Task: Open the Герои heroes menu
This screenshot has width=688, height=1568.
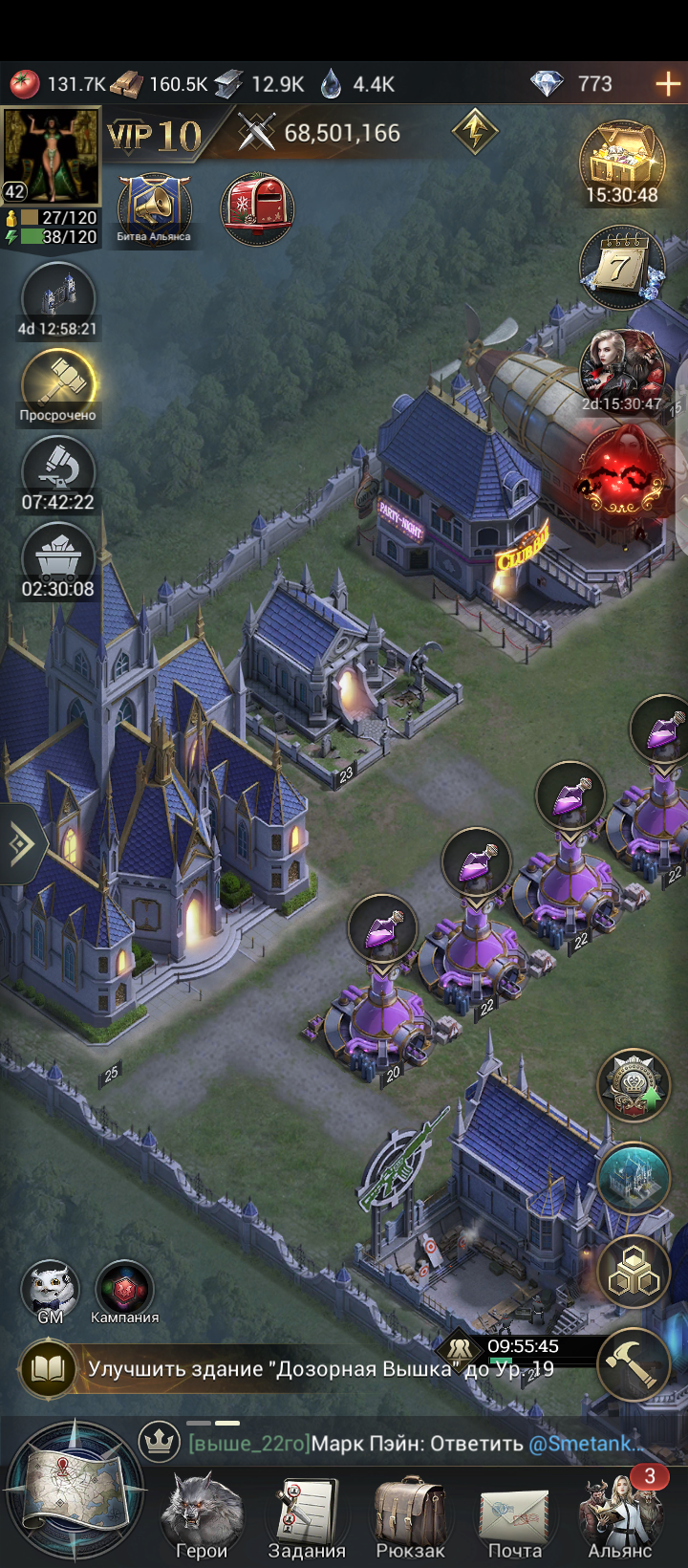Action: pyautogui.click(x=202, y=1514)
